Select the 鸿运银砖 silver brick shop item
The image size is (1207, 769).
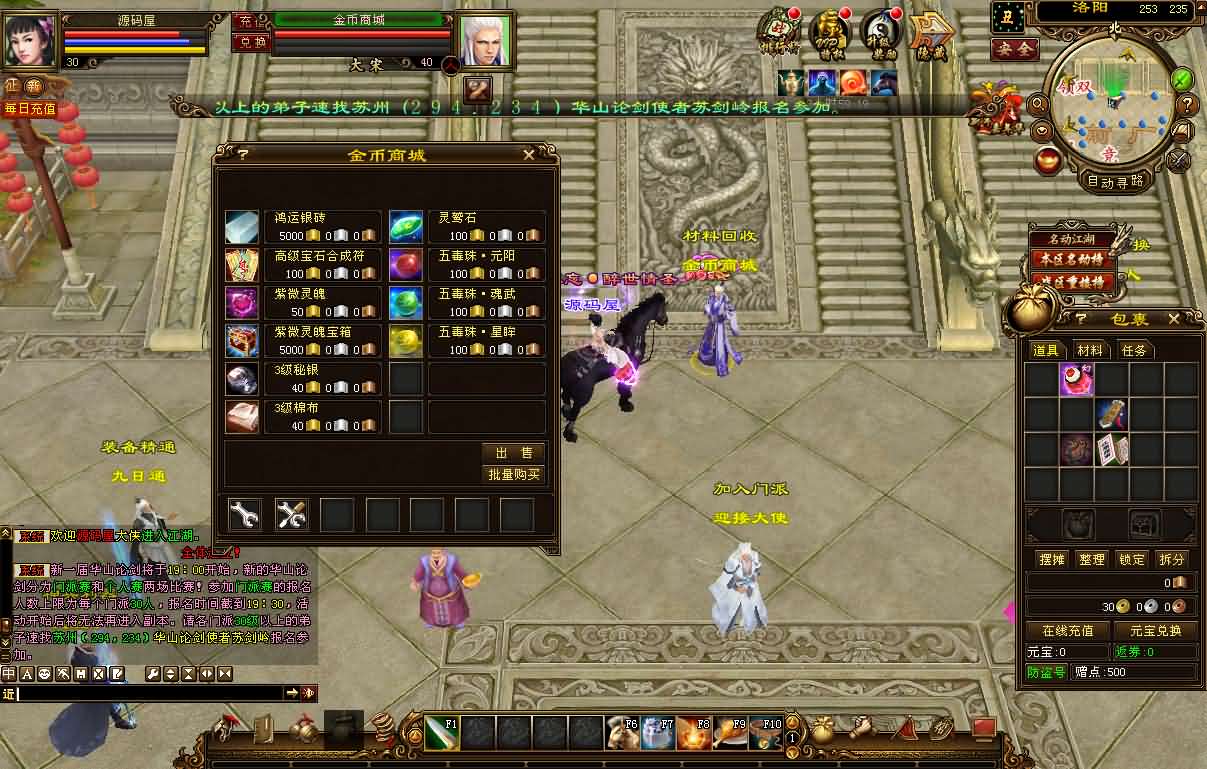242,227
